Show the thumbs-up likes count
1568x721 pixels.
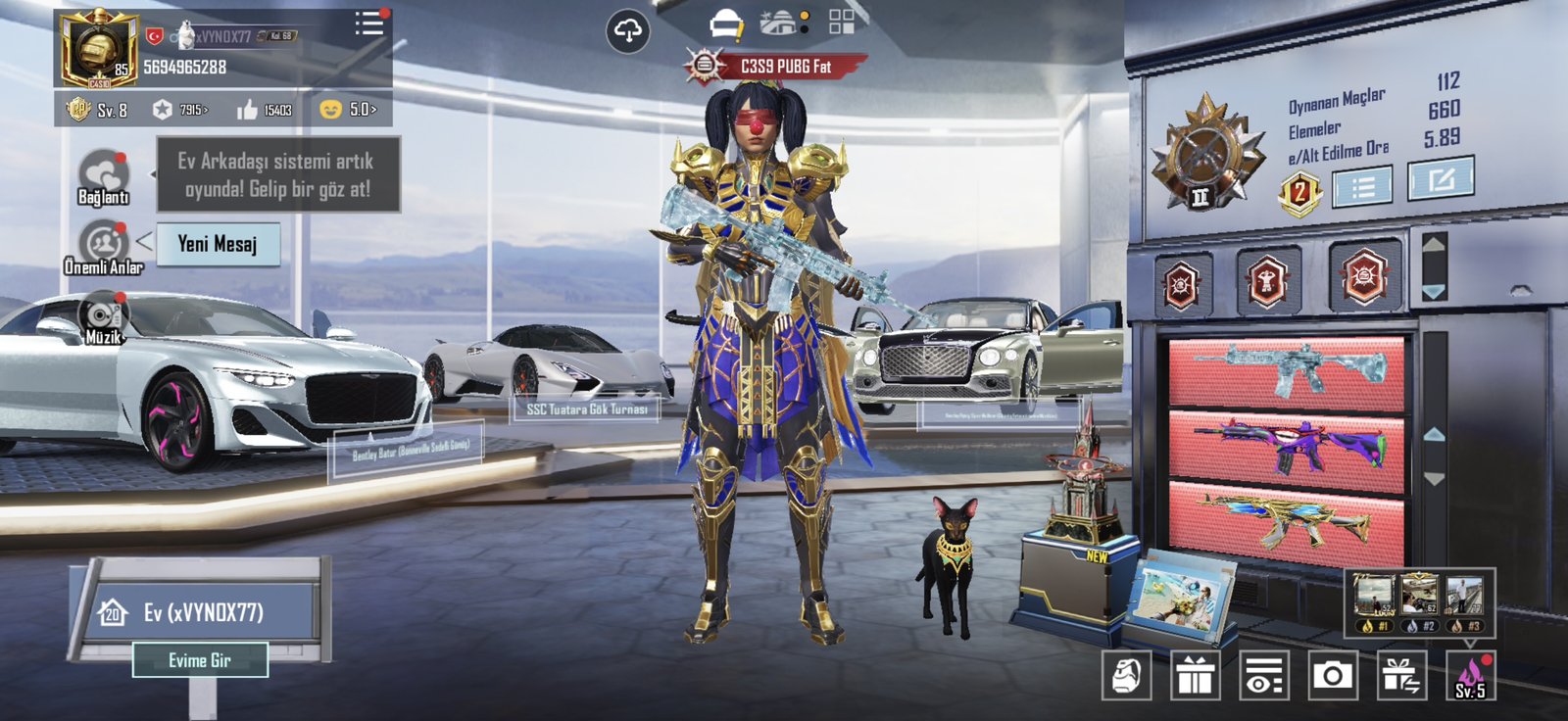click(264, 110)
